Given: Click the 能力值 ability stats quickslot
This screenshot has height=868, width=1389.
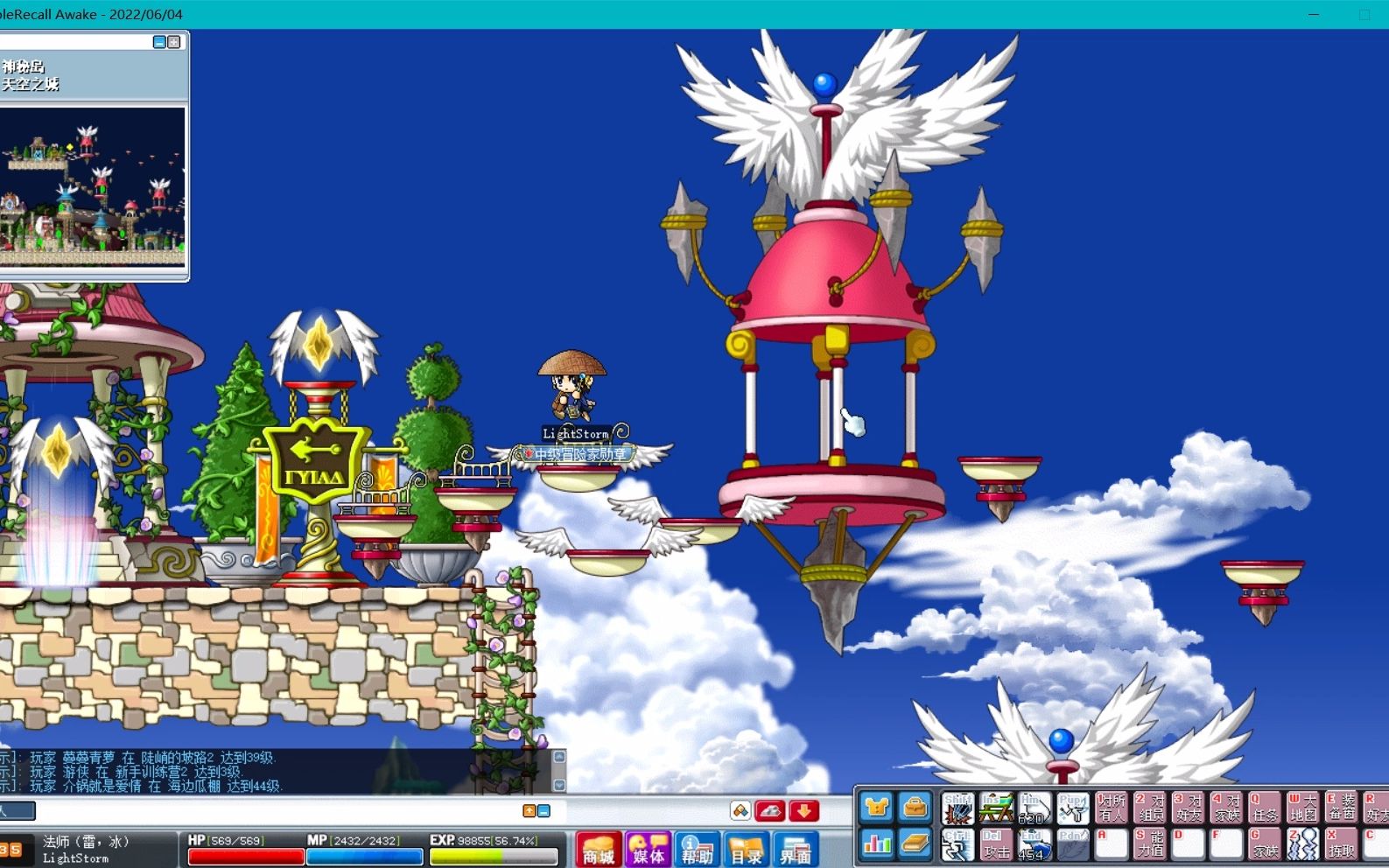Looking at the screenshot, I should point(1149,844).
